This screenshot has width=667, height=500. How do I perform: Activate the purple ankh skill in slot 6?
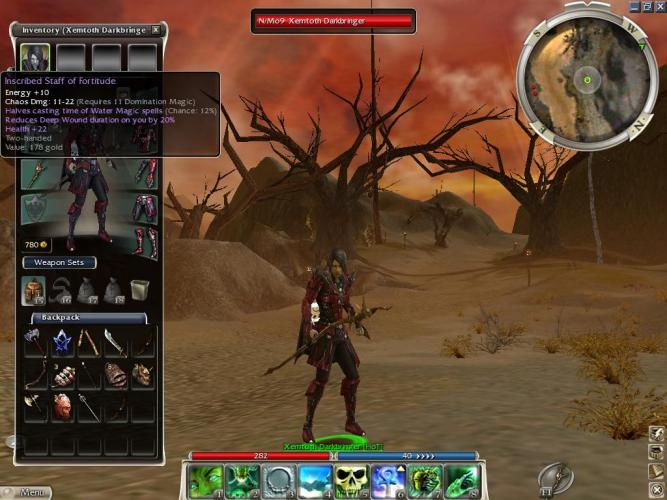388,481
